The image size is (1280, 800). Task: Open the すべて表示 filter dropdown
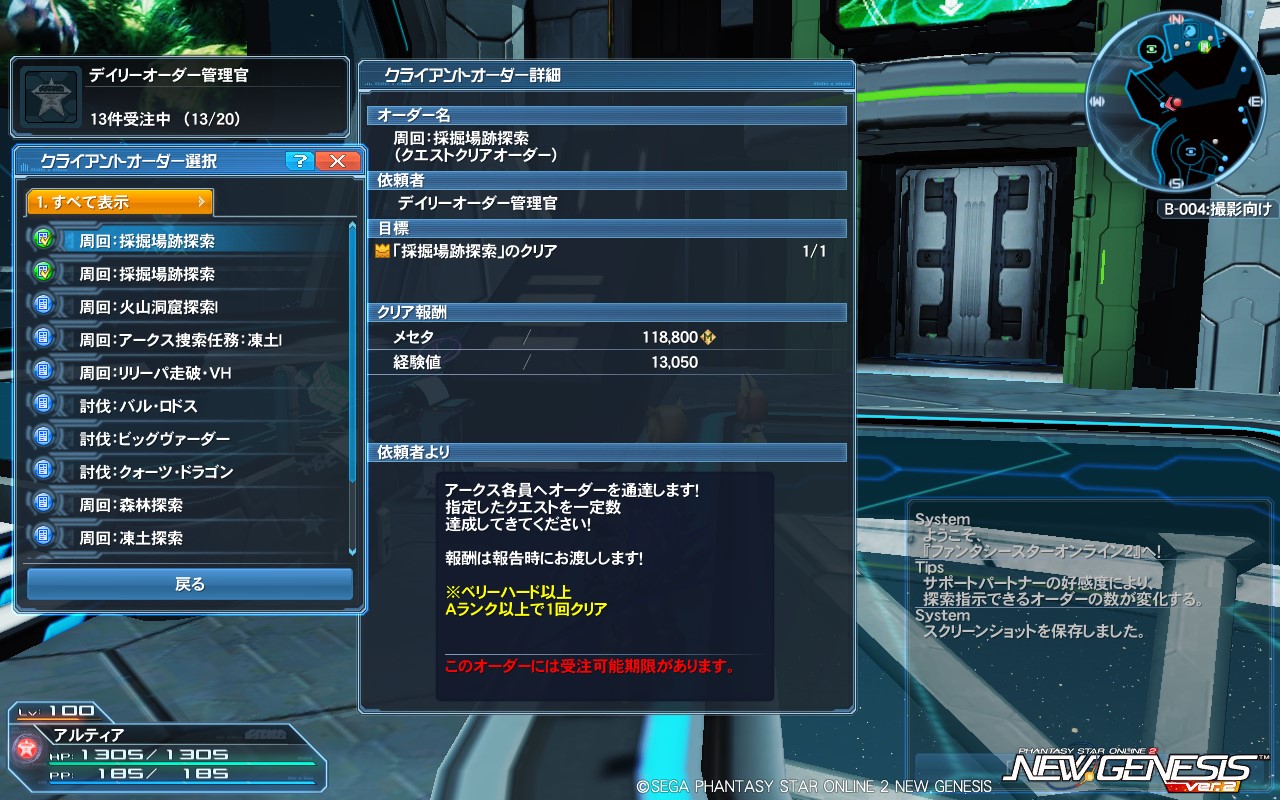click(118, 201)
